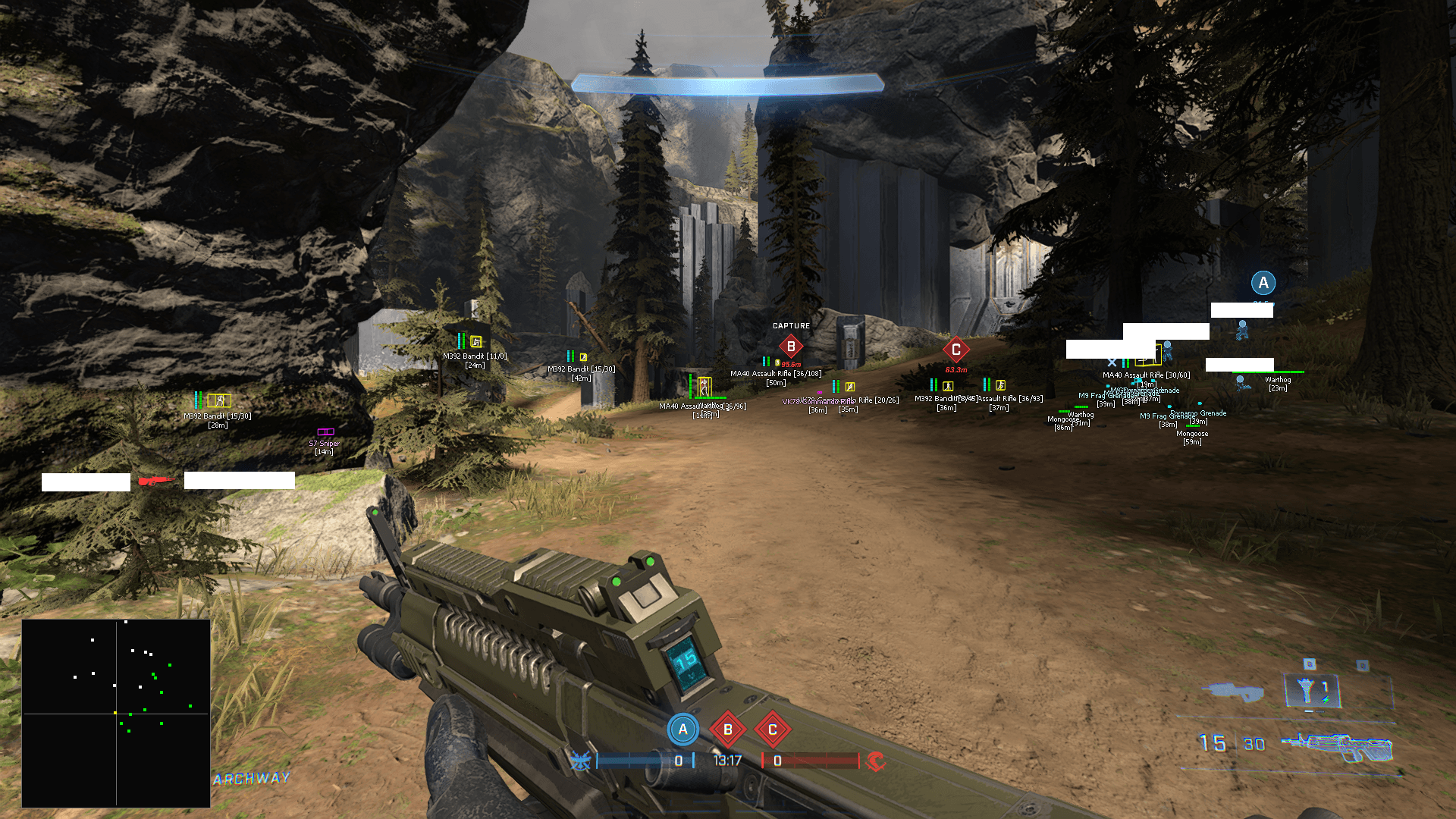Select the red zone C scoreboard icon
Screen dimensions: 1456x819
pyautogui.click(x=773, y=730)
